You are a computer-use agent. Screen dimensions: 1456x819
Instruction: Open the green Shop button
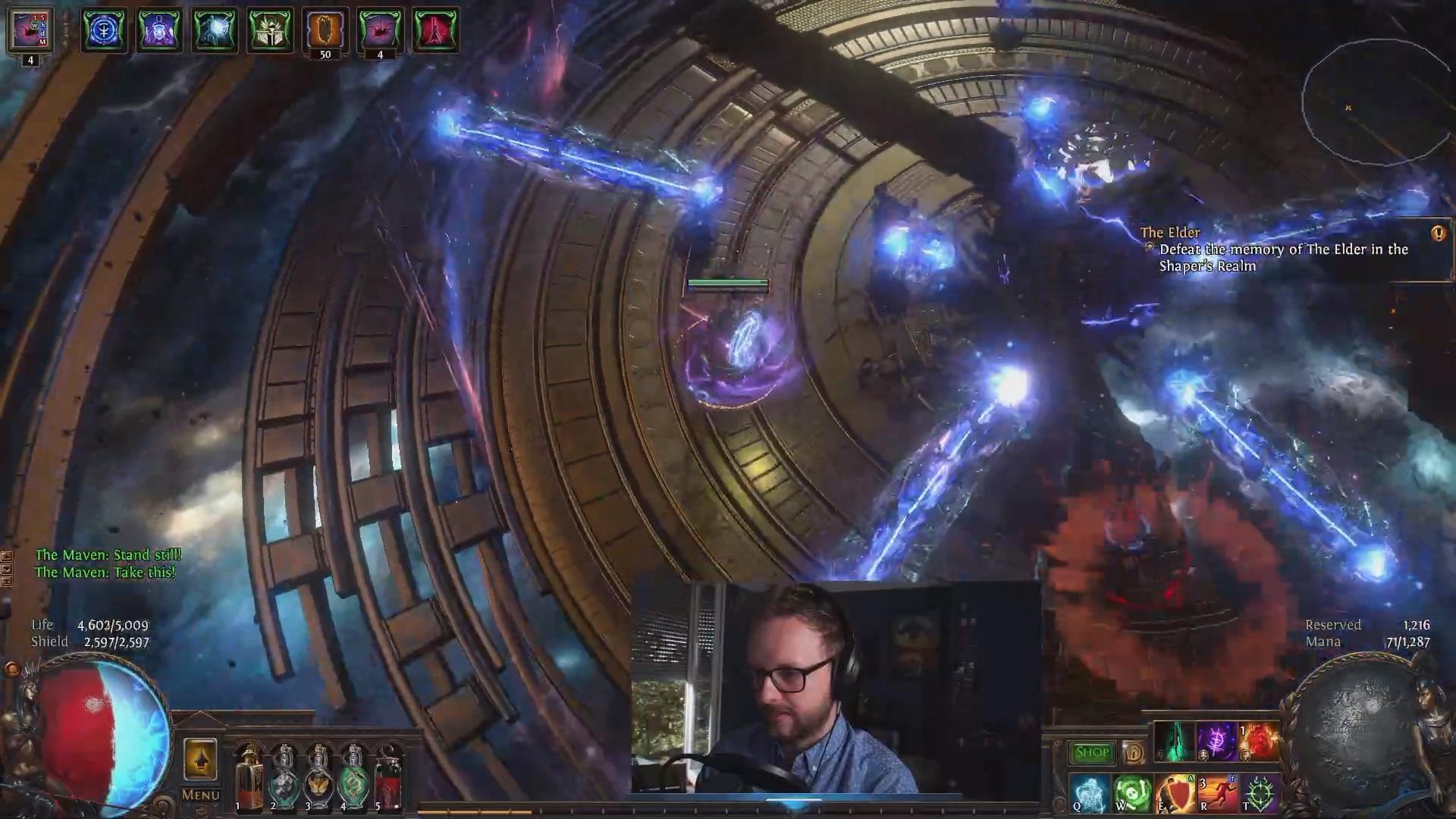point(1092,752)
